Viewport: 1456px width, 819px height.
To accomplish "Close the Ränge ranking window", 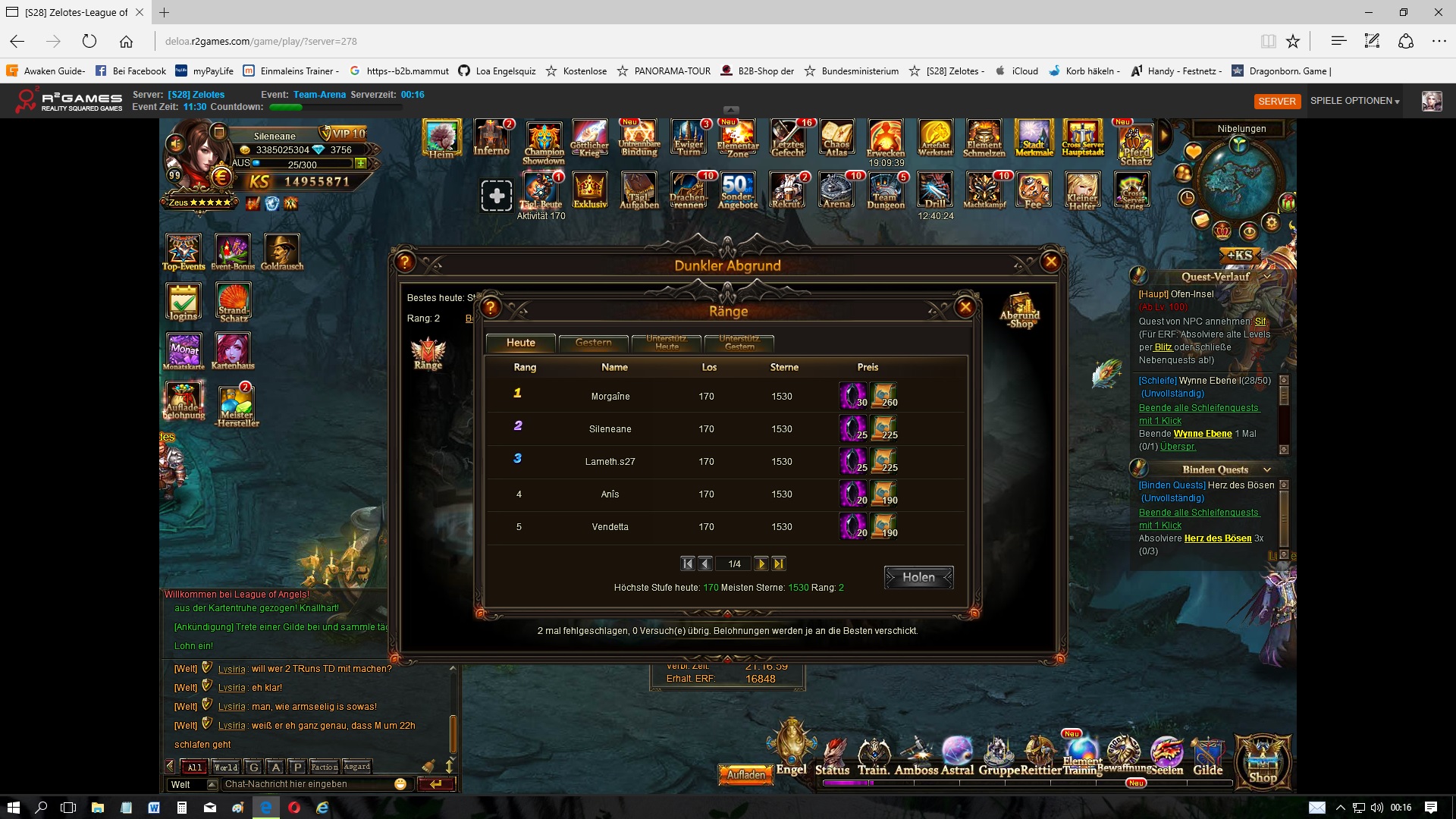I will 965,307.
